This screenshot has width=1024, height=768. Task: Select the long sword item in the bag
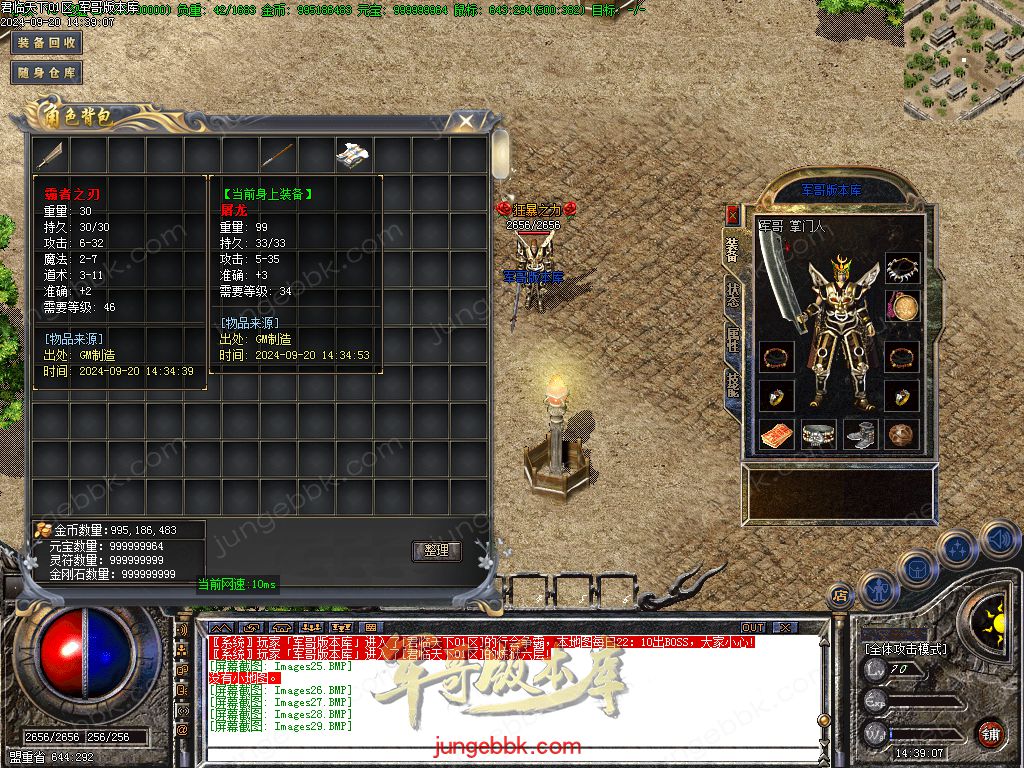click(x=277, y=154)
